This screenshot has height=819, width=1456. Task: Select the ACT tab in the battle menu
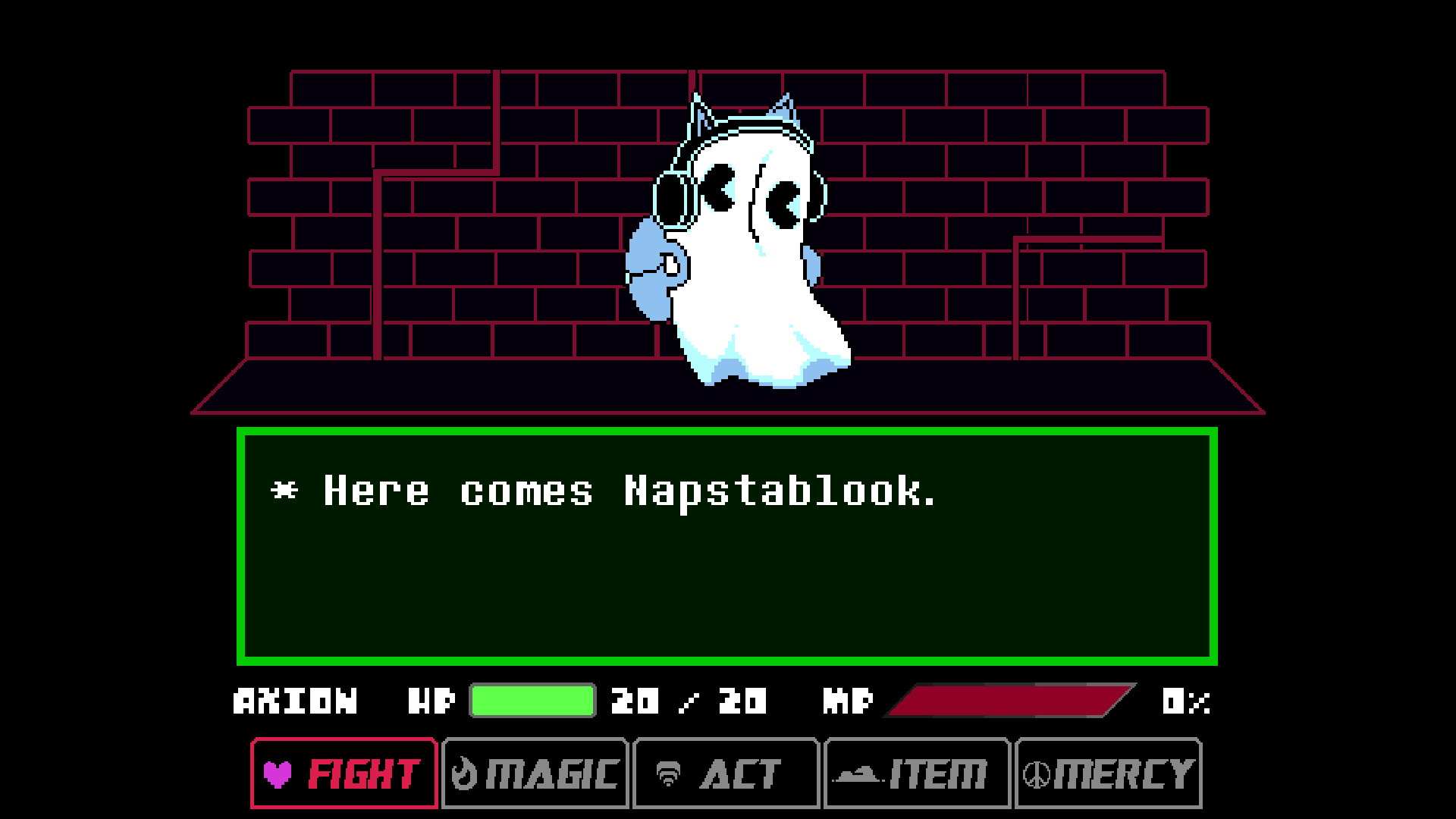725,774
